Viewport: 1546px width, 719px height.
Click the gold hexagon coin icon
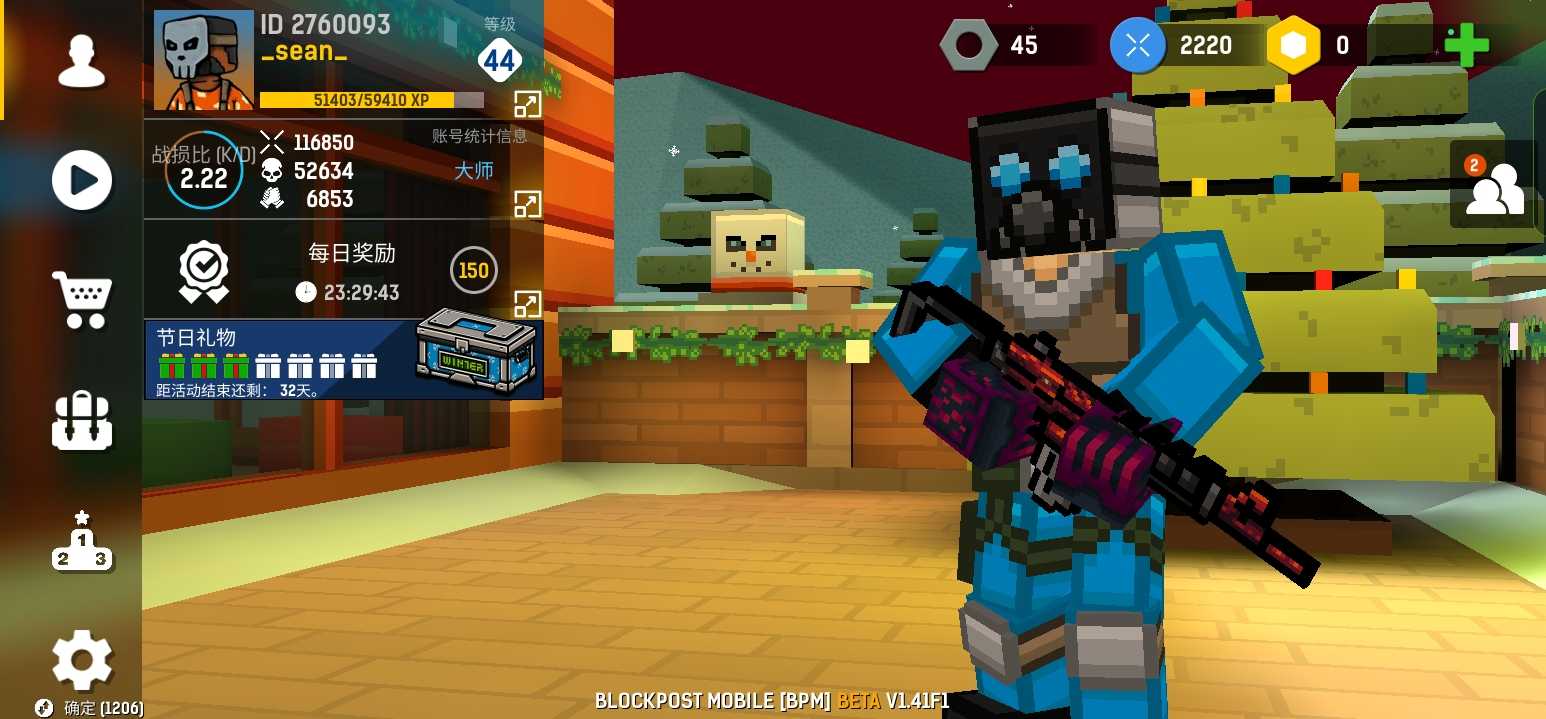tap(1294, 45)
